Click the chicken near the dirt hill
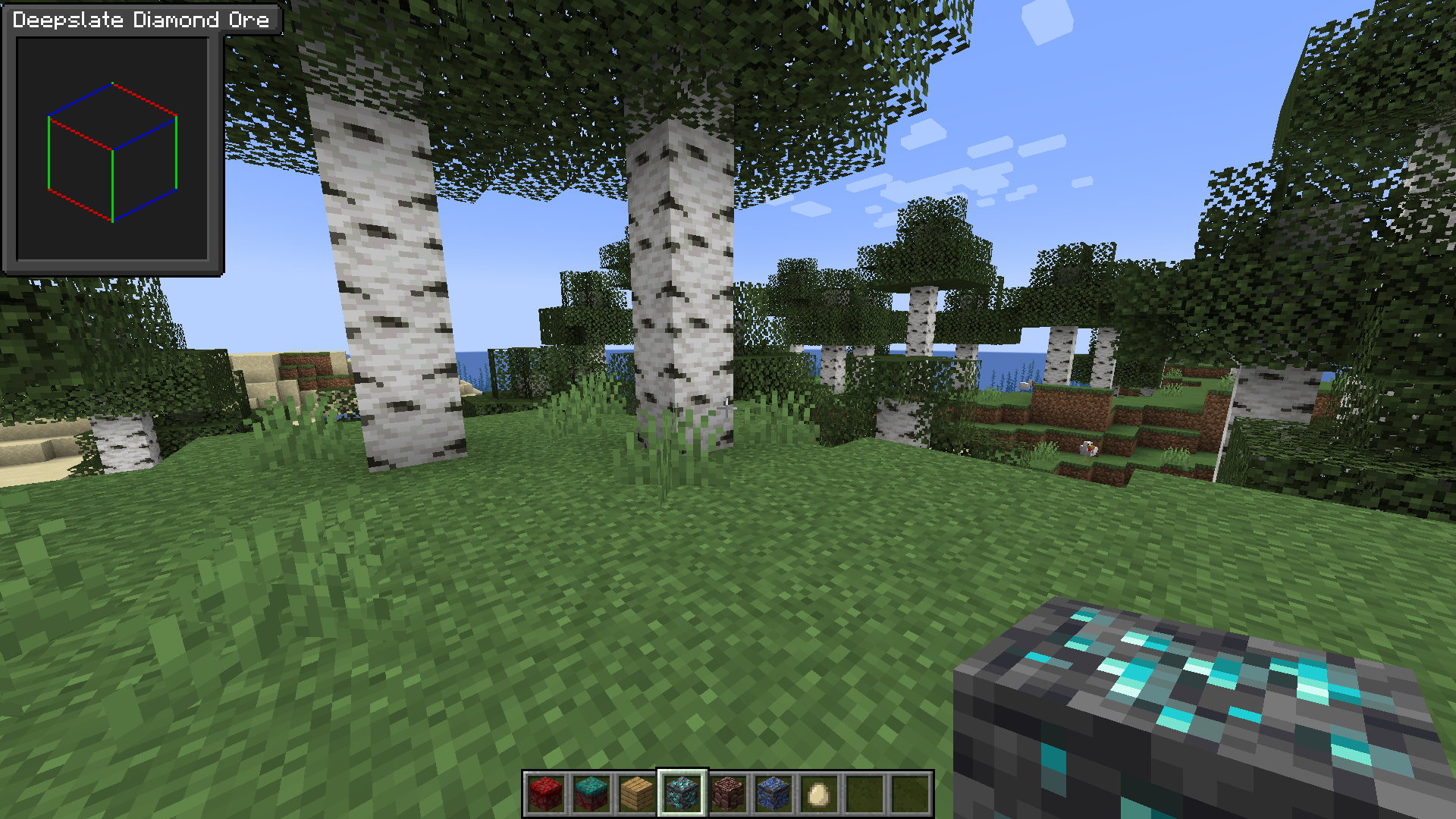The height and width of the screenshot is (819, 1456). coord(1087,449)
